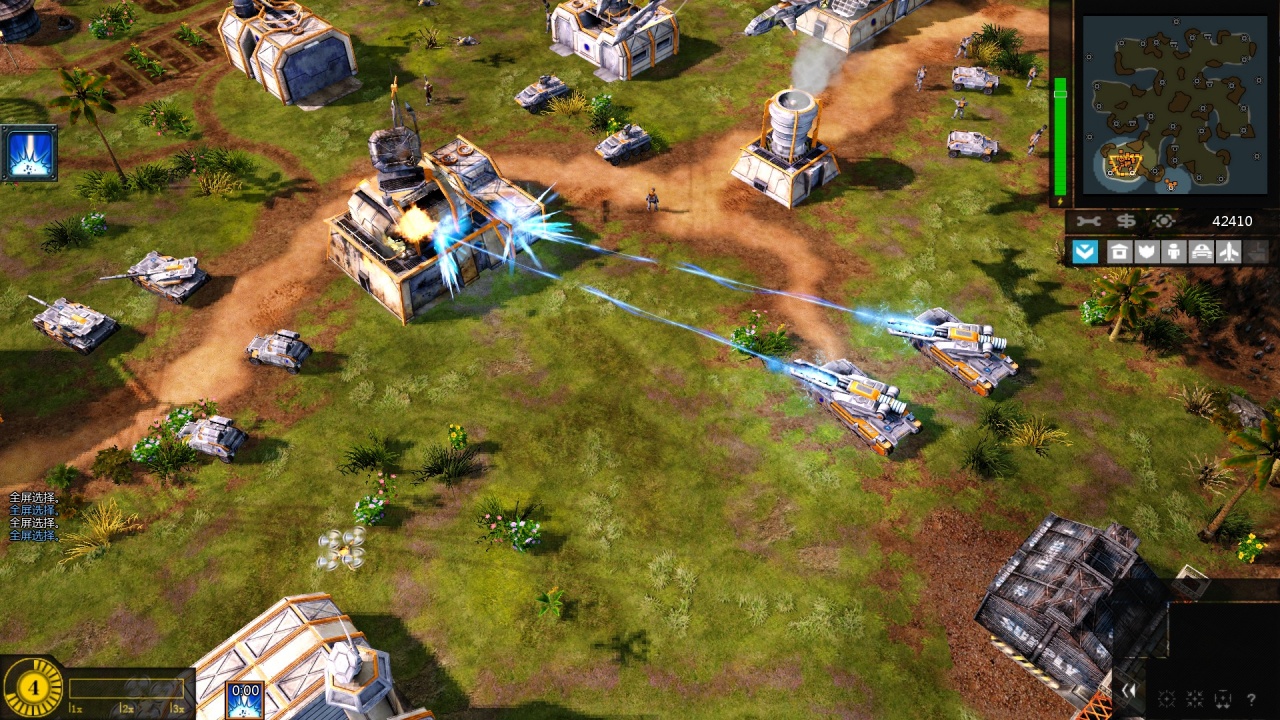
Task: Click the ready superweapon icon showing 0:00
Action: click(245, 699)
